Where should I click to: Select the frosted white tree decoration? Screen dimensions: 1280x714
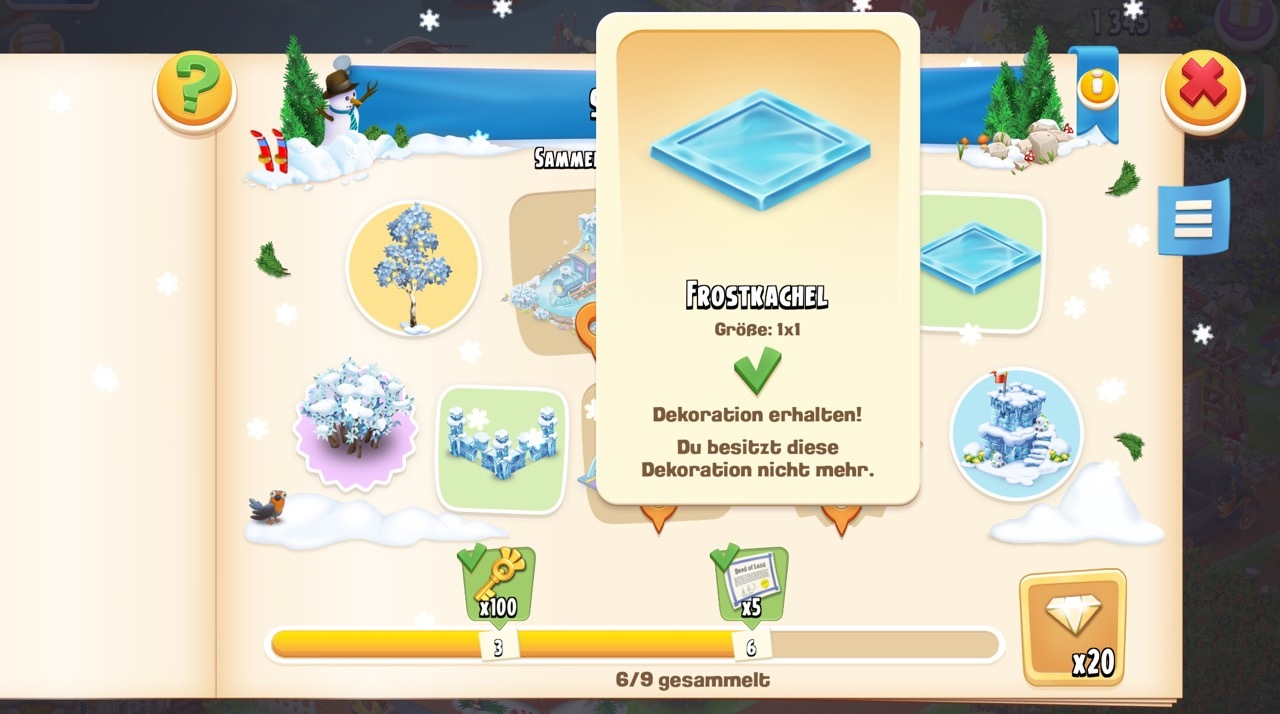pyautogui.click(x=412, y=267)
